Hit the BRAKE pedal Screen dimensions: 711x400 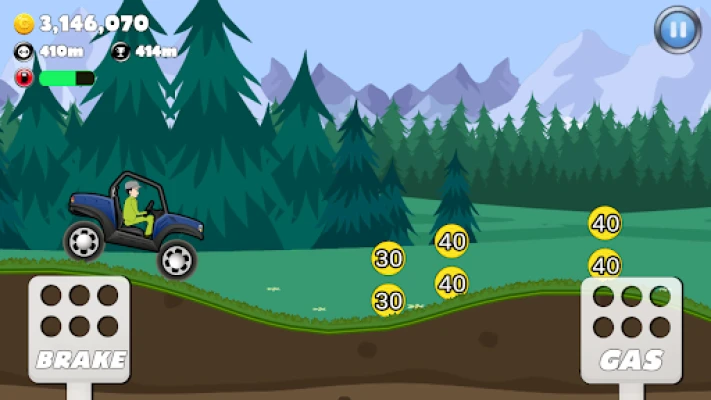79,328
